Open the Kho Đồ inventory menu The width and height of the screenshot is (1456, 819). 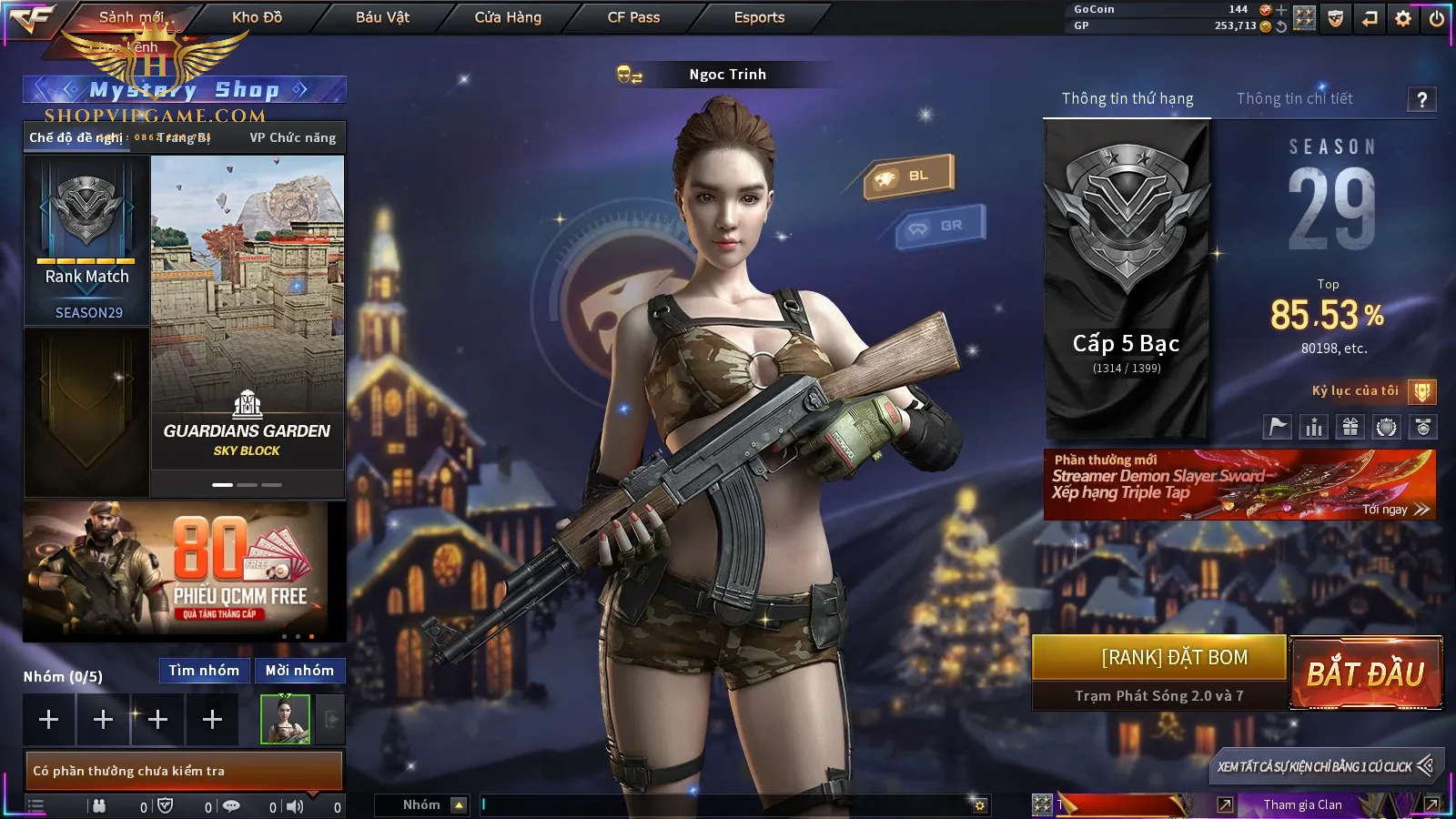click(x=257, y=17)
